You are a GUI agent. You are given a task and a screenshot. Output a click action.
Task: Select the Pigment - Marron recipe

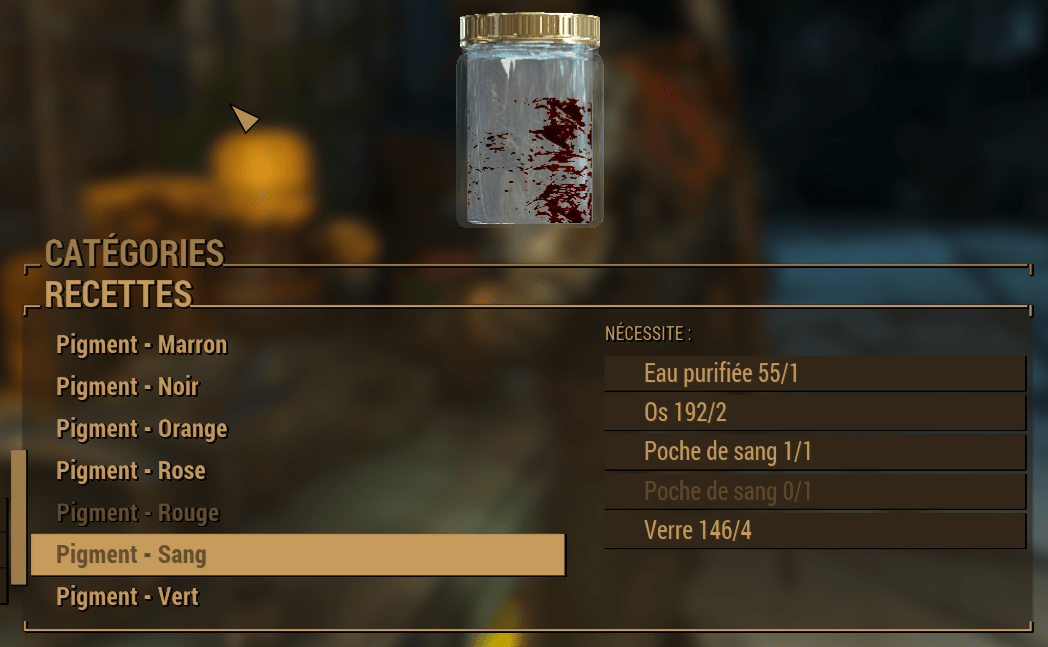pyautogui.click(x=142, y=345)
